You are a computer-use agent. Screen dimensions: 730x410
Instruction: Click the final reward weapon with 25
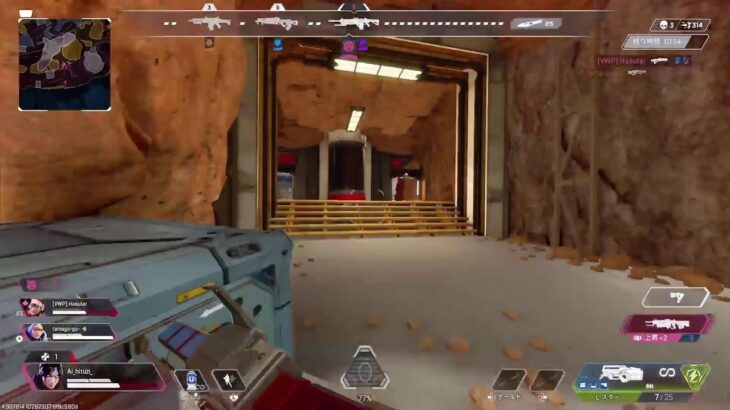[x=535, y=22]
